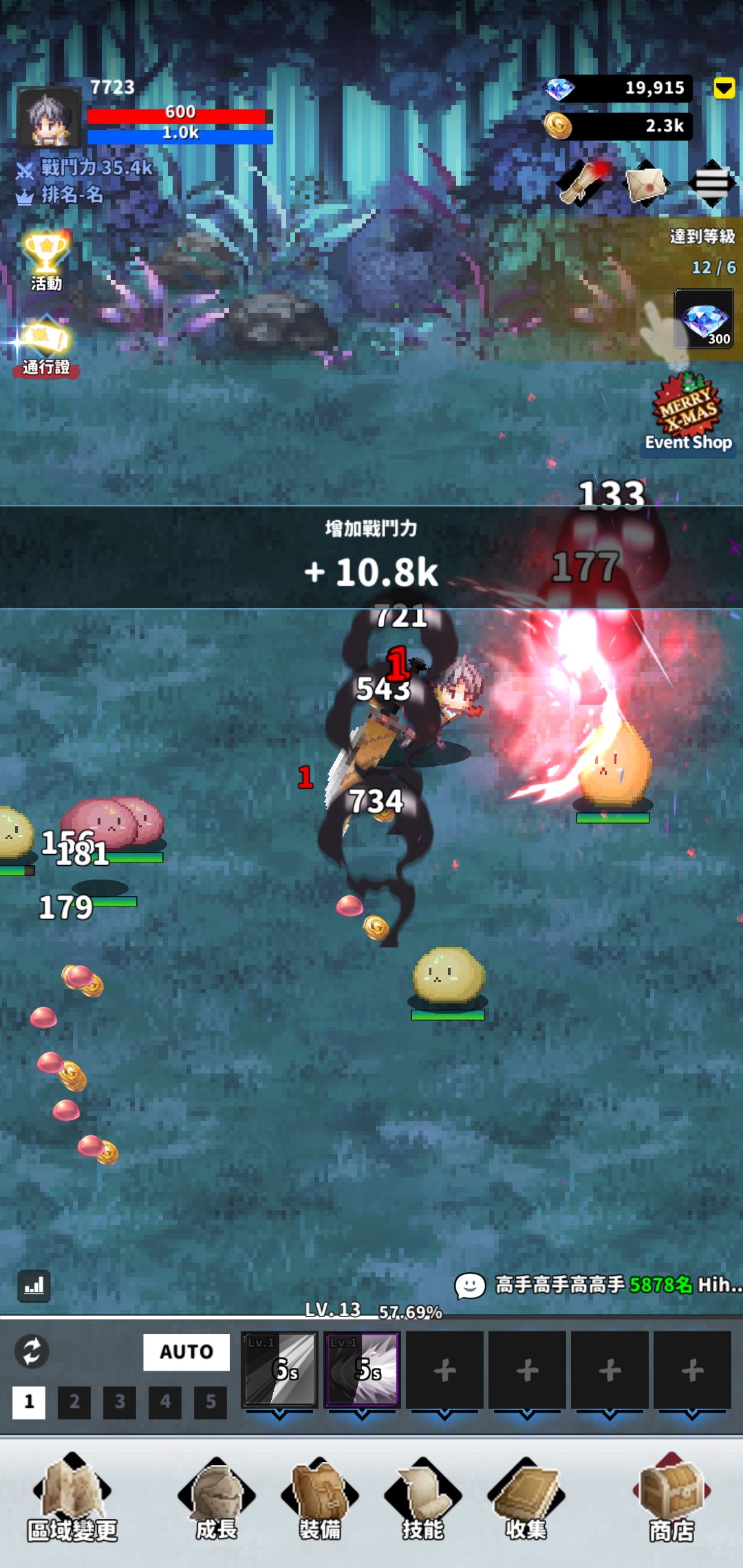This screenshot has width=743, height=1568.
Task: Open the chat message bar
Action: (x=599, y=1285)
